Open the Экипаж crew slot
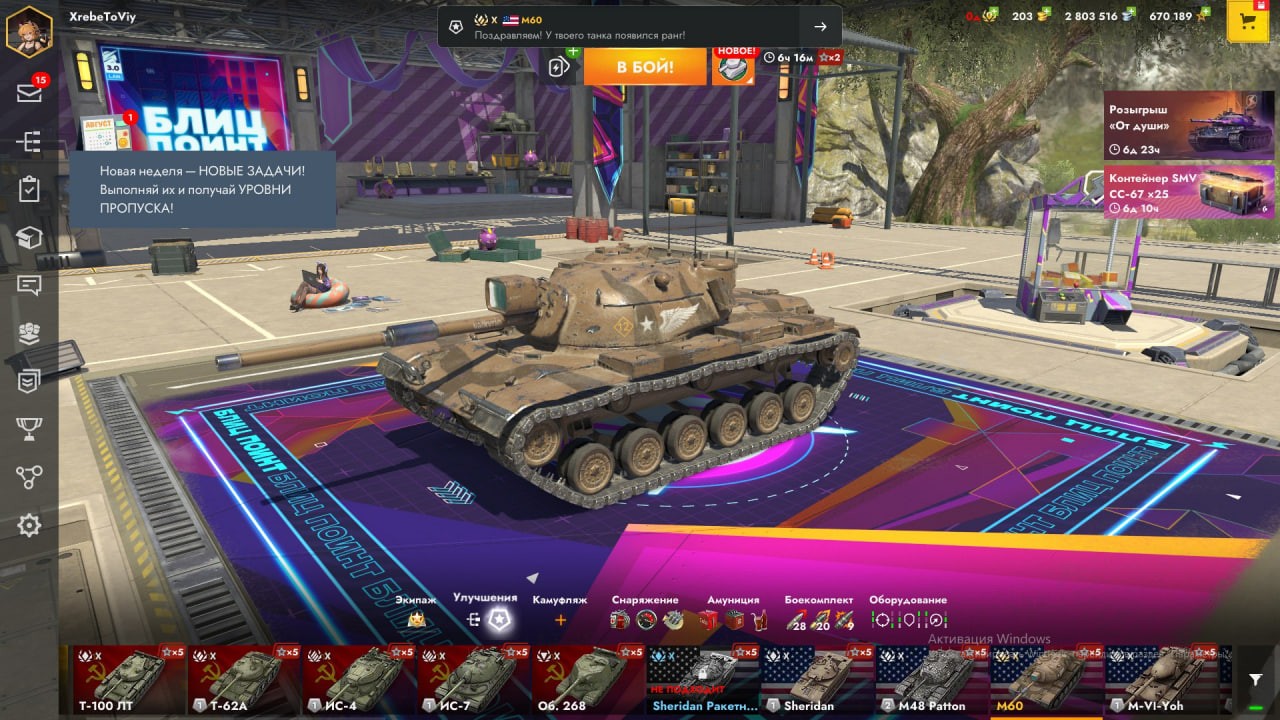Screen dimensions: 1280x720 pyautogui.click(x=416, y=620)
